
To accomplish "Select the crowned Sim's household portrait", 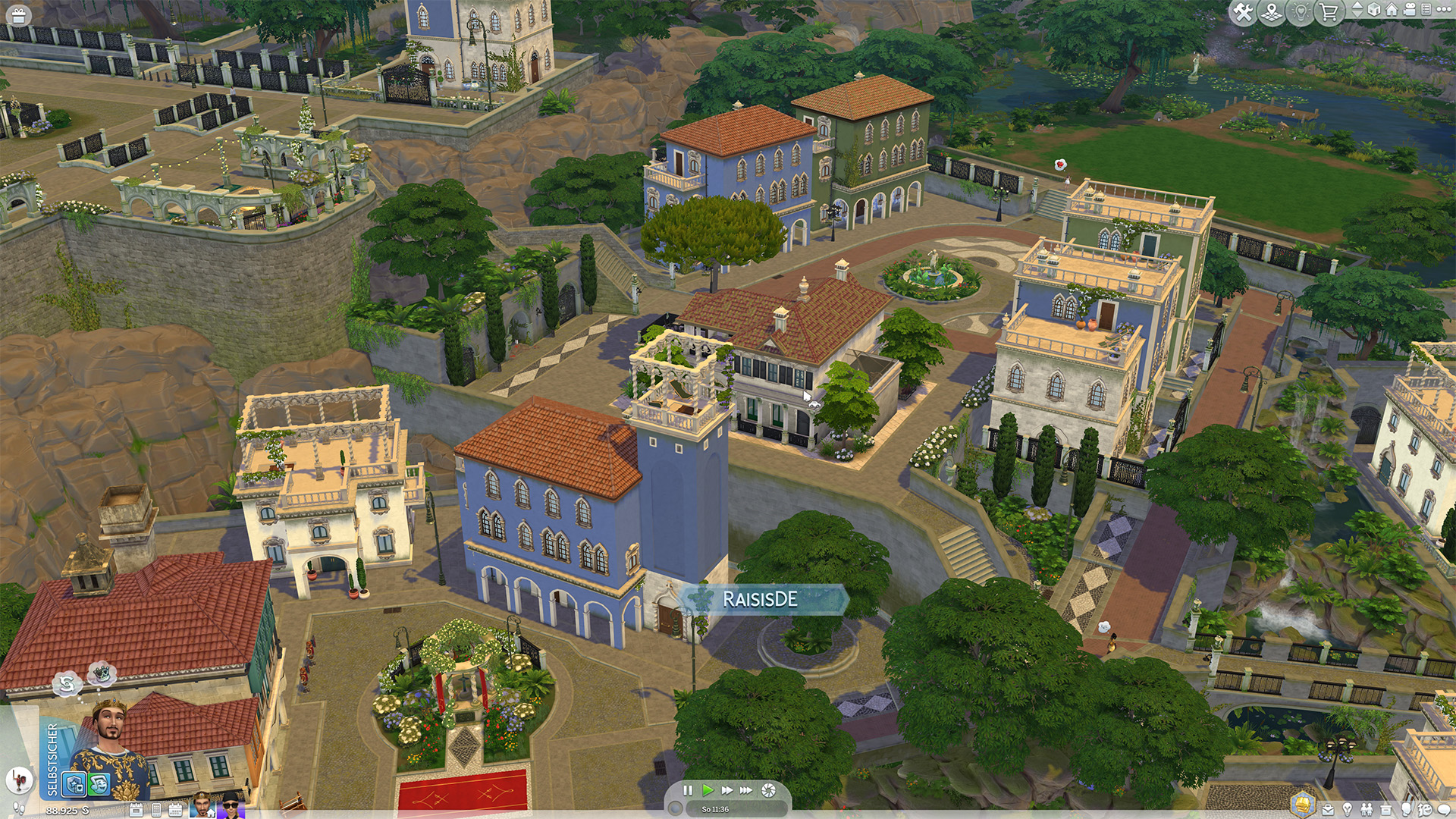I will pyautogui.click(x=202, y=805).
